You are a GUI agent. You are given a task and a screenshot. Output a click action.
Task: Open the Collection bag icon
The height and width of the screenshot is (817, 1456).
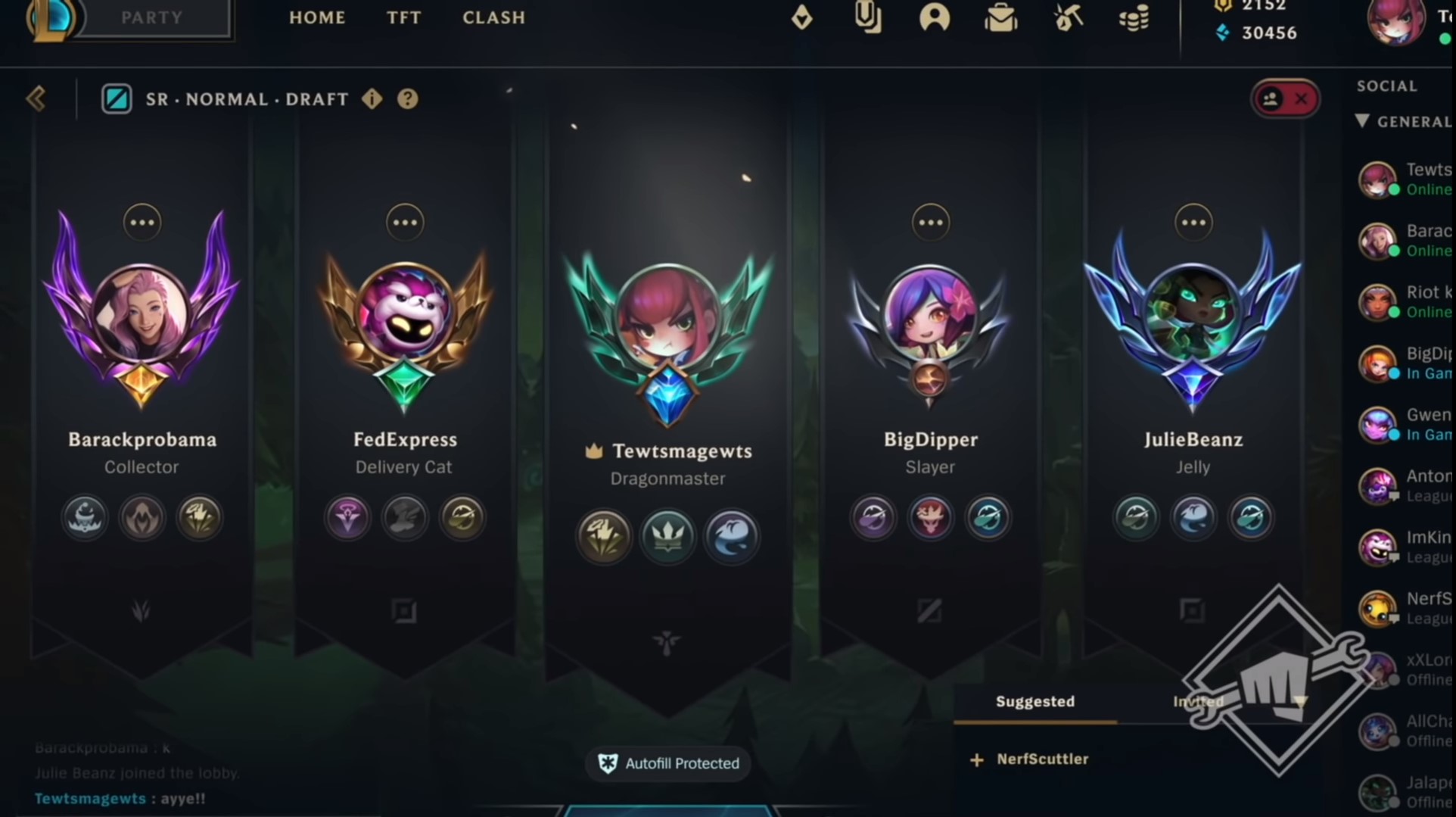point(1000,18)
